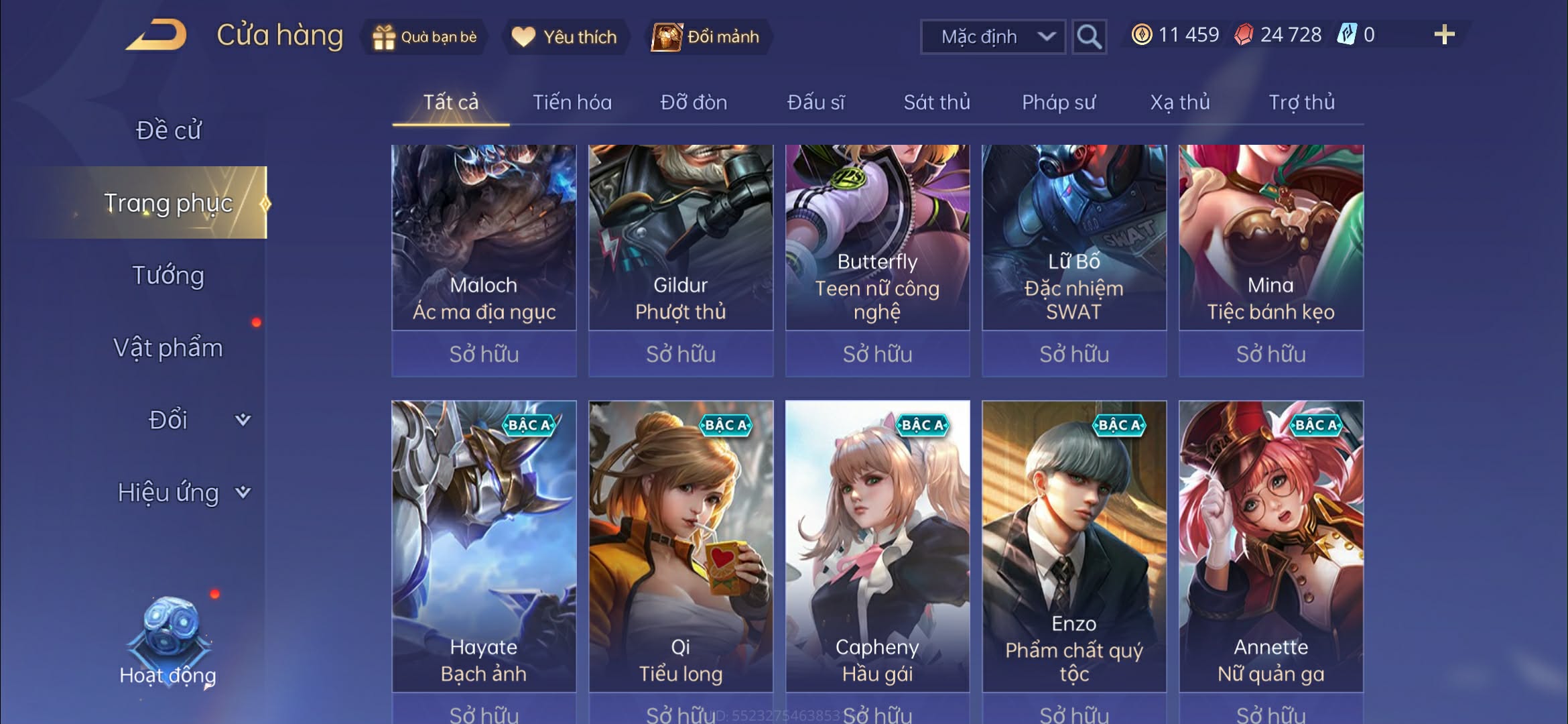
Task: Switch to the Pháp sư tab
Action: [1059, 102]
